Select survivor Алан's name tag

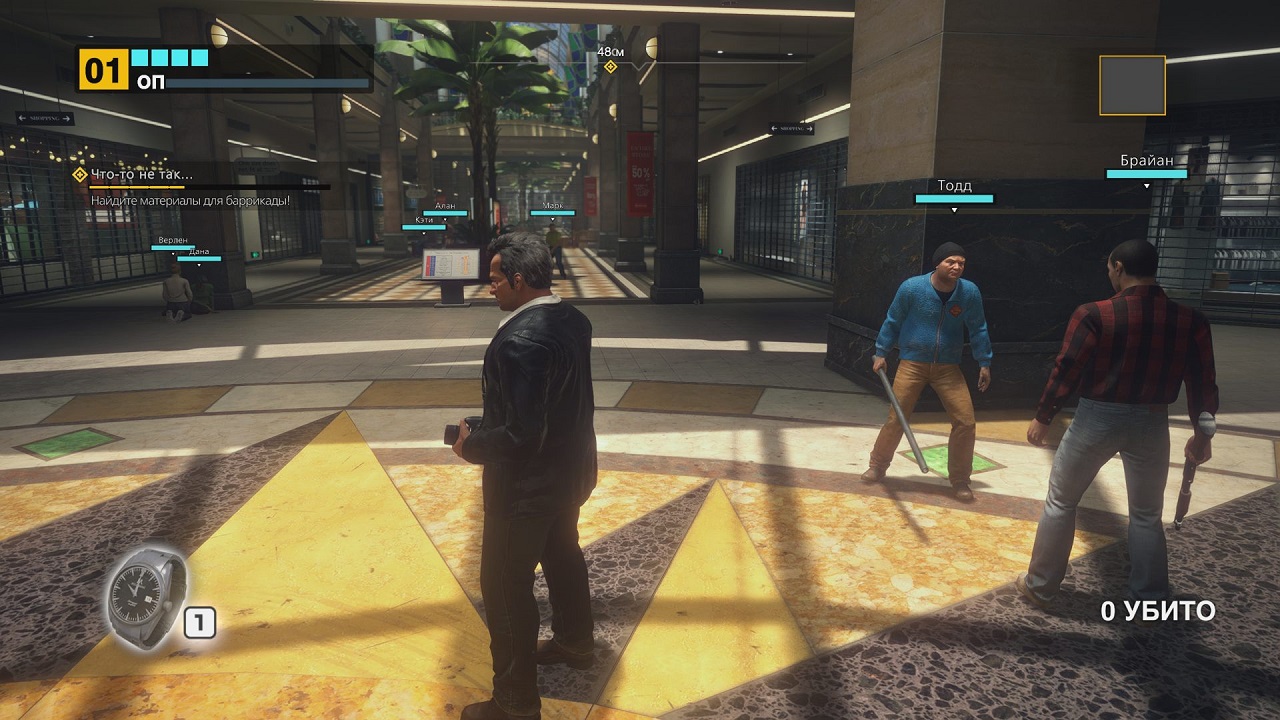coord(445,206)
